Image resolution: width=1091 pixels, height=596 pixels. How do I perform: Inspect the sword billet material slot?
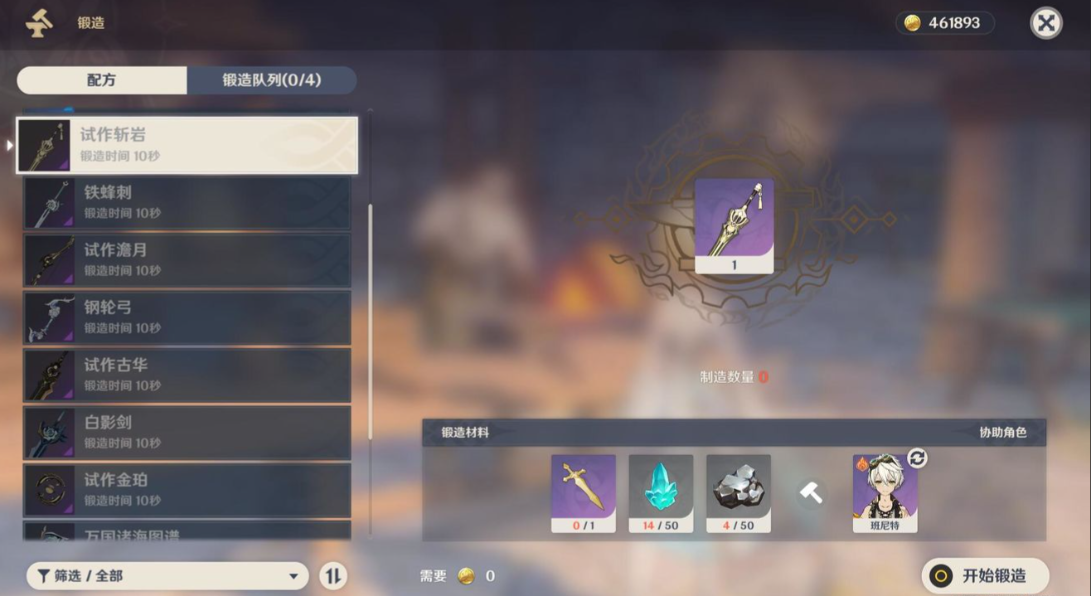point(583,492)
